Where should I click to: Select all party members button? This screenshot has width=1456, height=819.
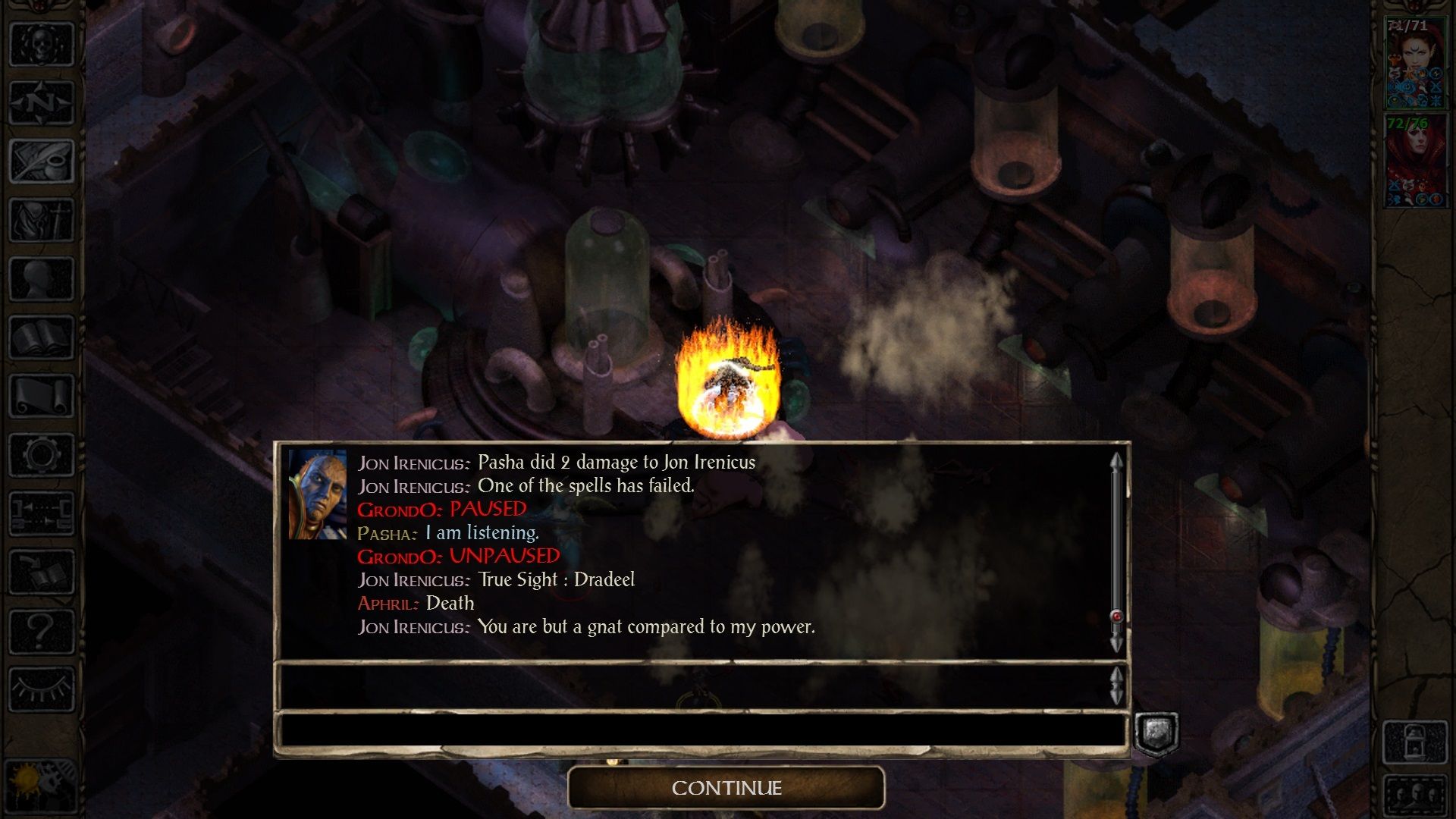(x=1415, y=795)
